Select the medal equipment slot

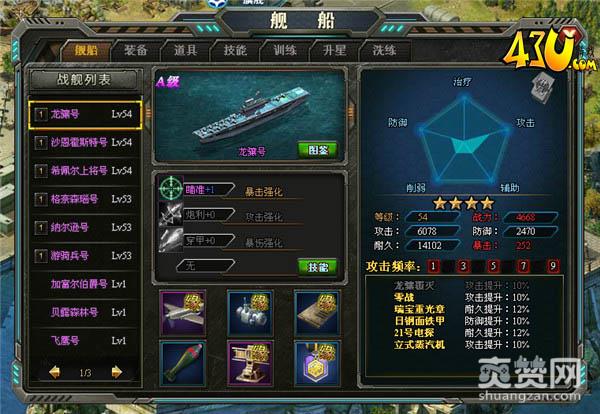(317, 362)
